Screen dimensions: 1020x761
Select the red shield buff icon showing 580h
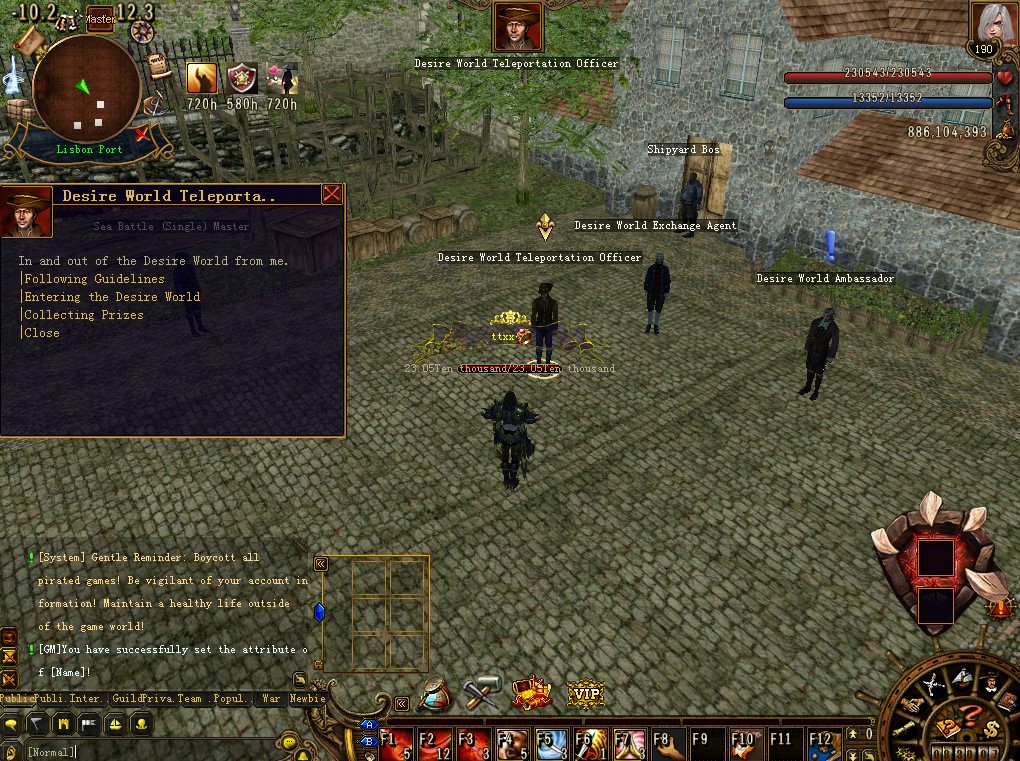point(242,78)
